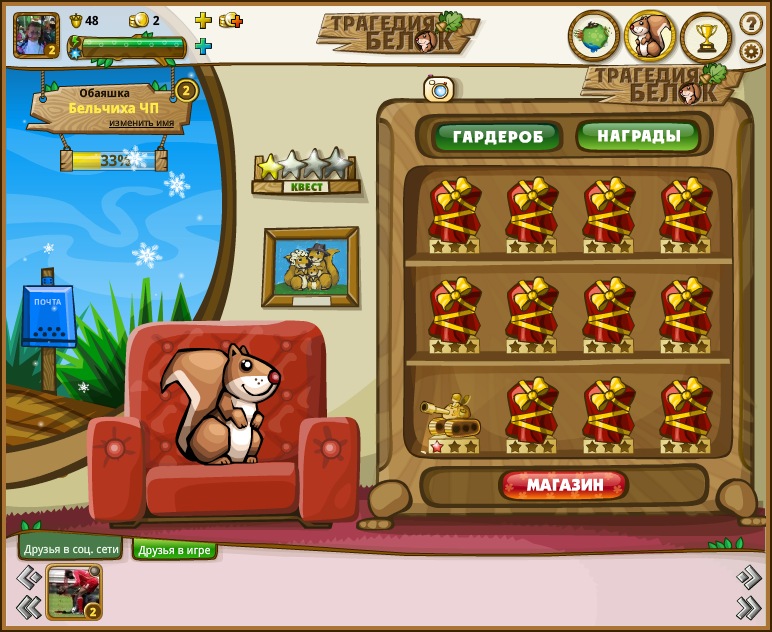Screen dimensions: 772x632
Task: Switch to the Награды awards tab
Action: click(638, 135)
